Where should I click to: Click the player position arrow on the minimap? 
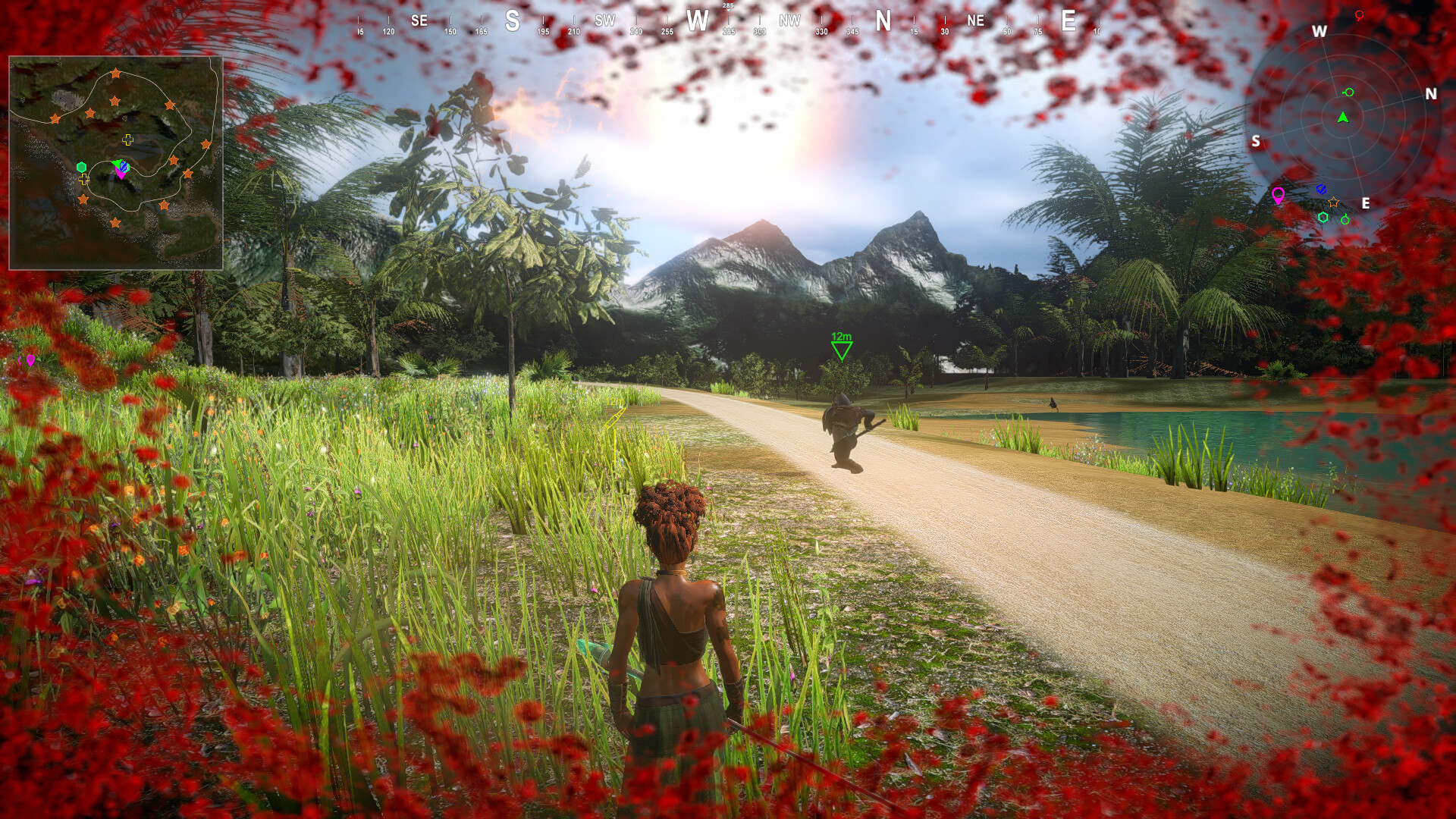pyautogui.click(x=118, y=163)
